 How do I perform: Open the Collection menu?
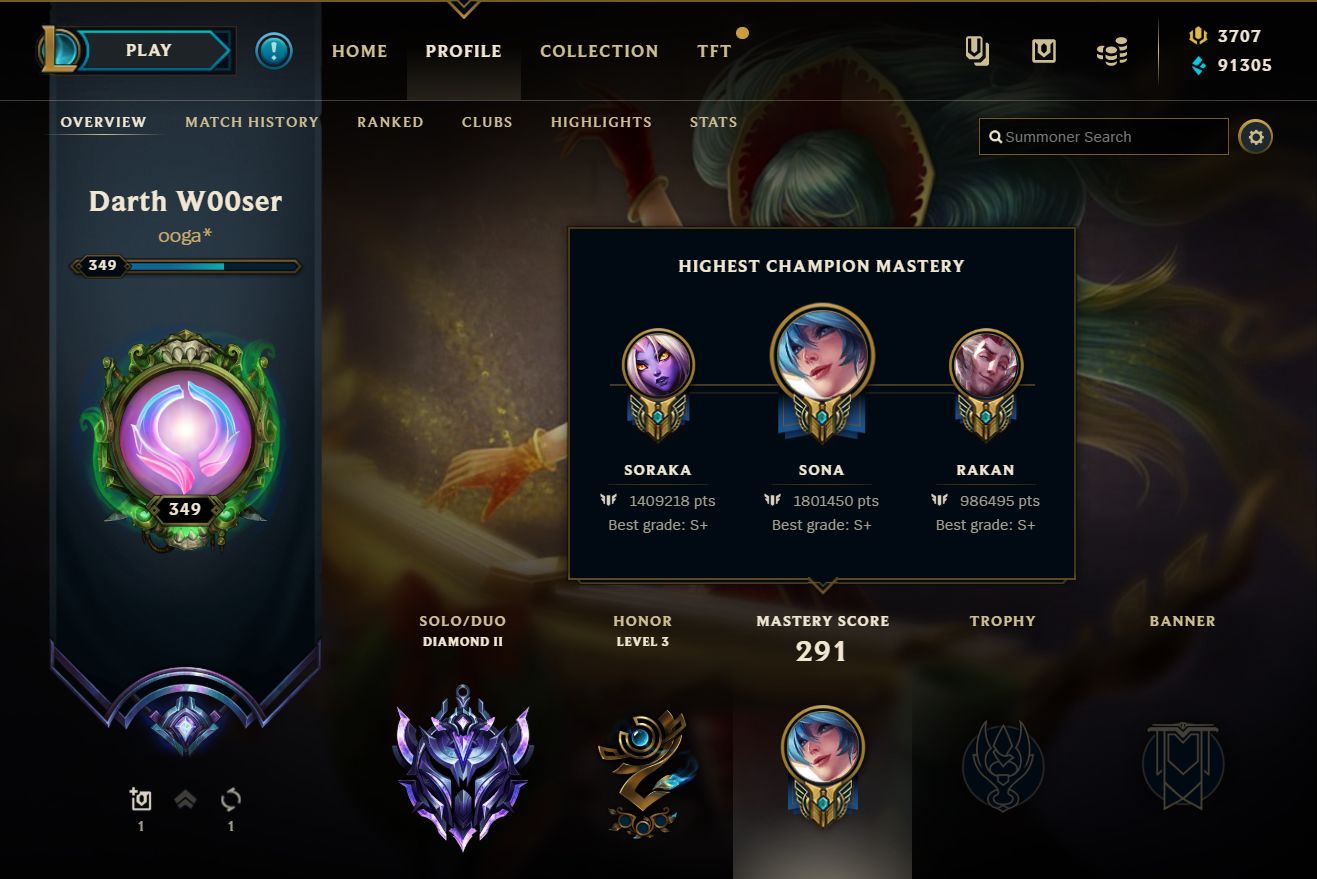coord(599,51)
